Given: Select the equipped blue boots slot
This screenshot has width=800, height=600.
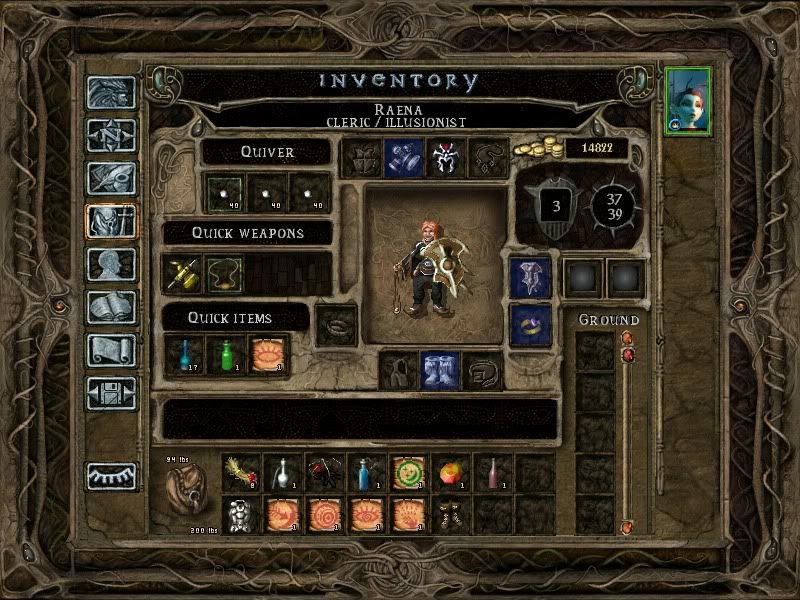Looking at the screenshot, I should coord(440,370).
